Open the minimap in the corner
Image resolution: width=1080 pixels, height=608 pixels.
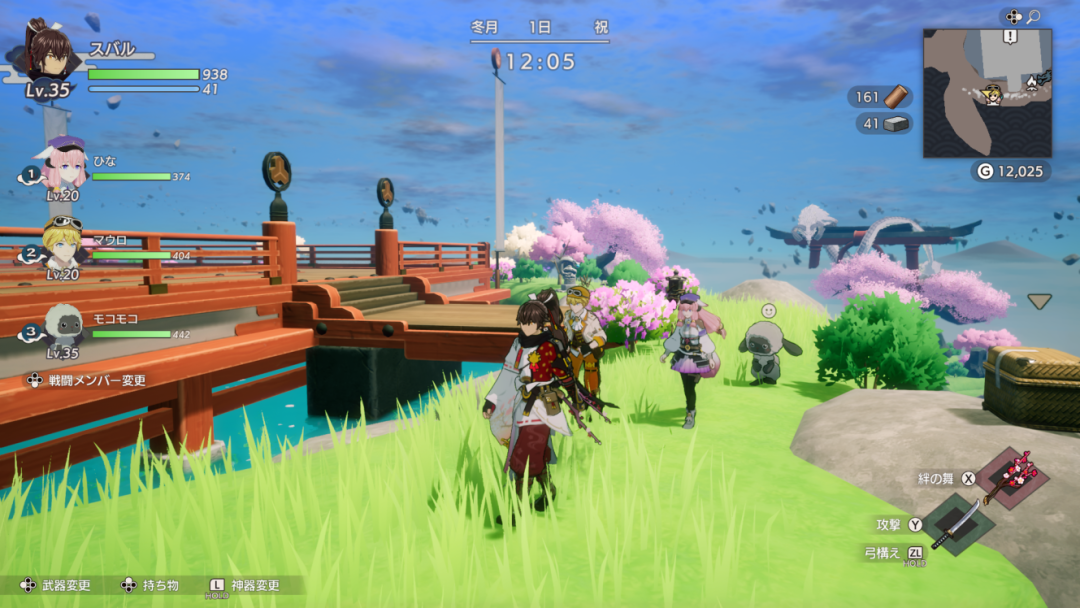click(x=987, y=93)
